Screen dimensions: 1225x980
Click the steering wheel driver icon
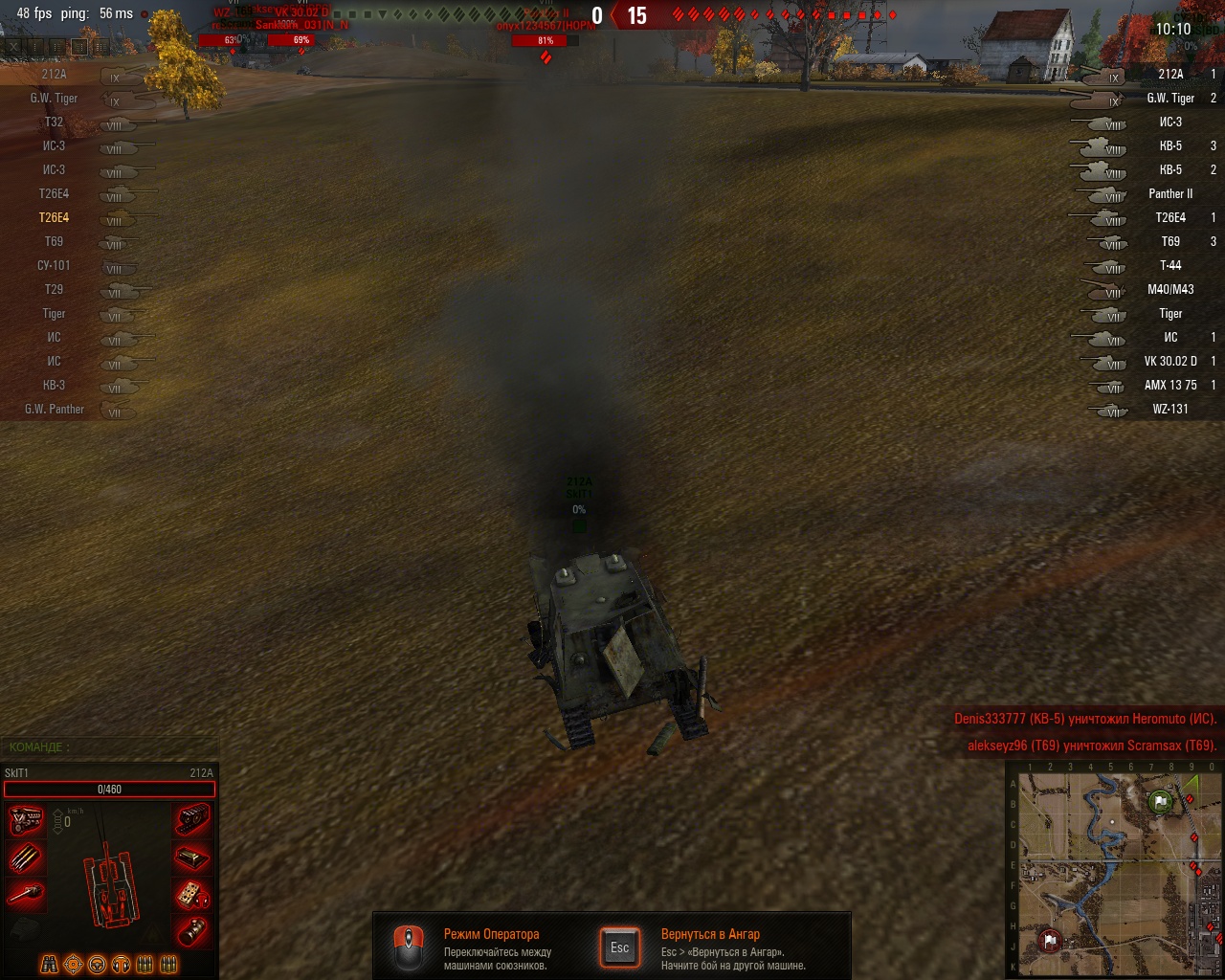(x=97, y=964)
